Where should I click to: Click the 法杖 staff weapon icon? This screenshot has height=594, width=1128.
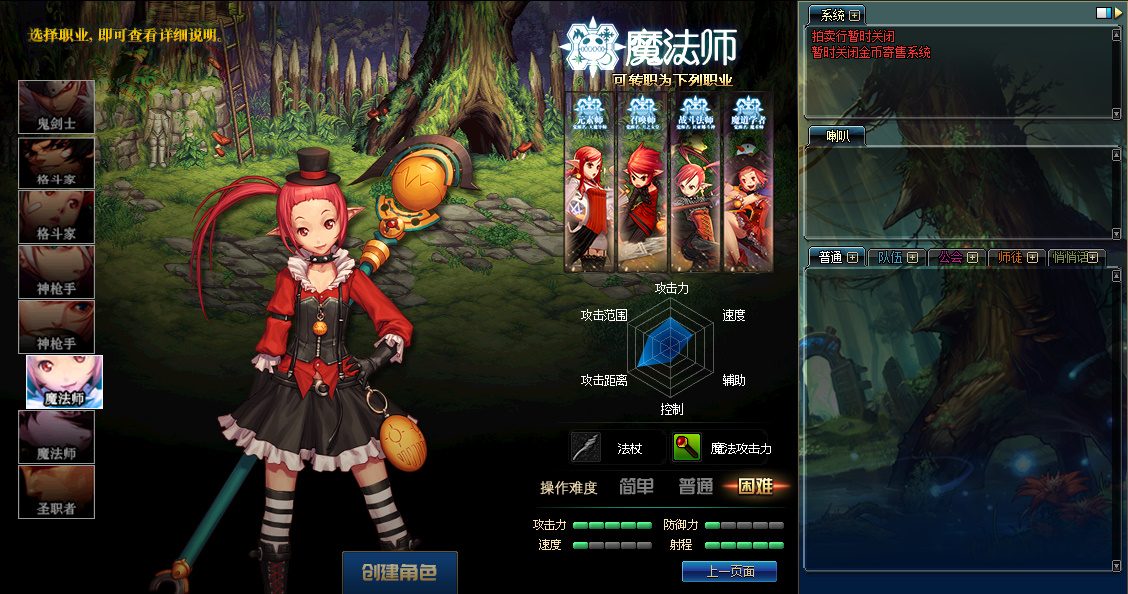[587, 447]
